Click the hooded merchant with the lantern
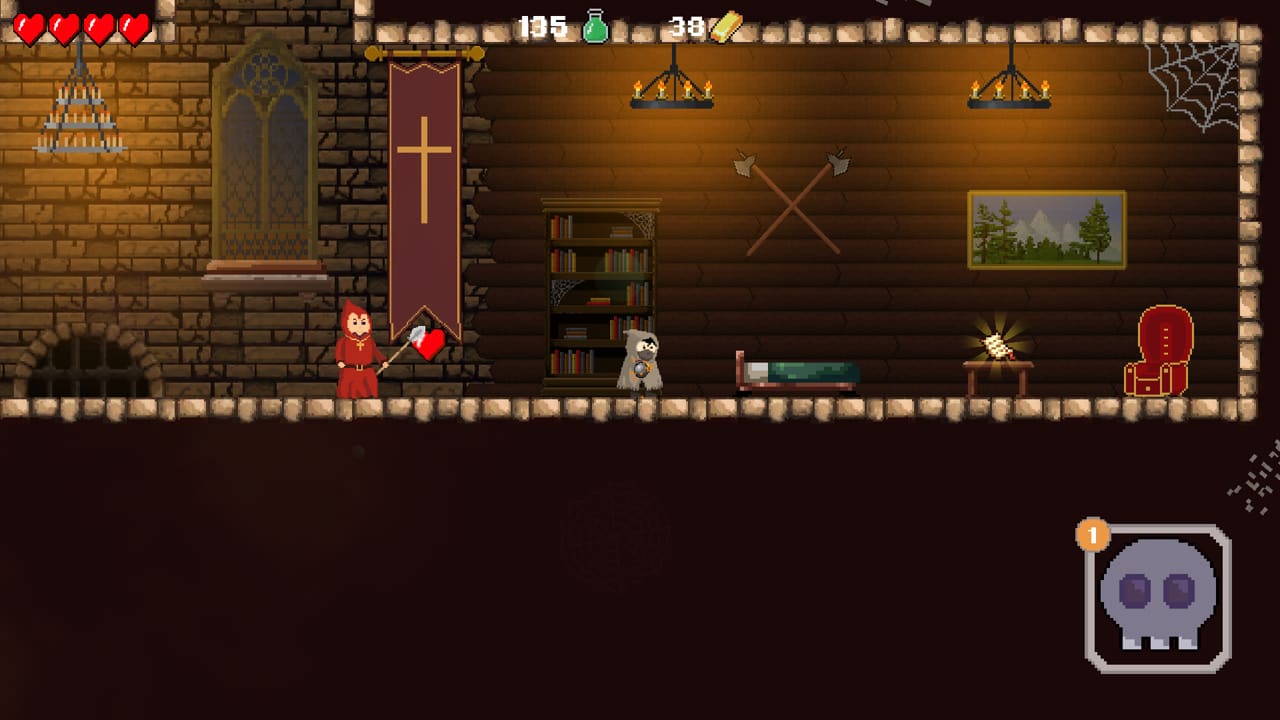1280x720 pixels. (x=640, y=360)
